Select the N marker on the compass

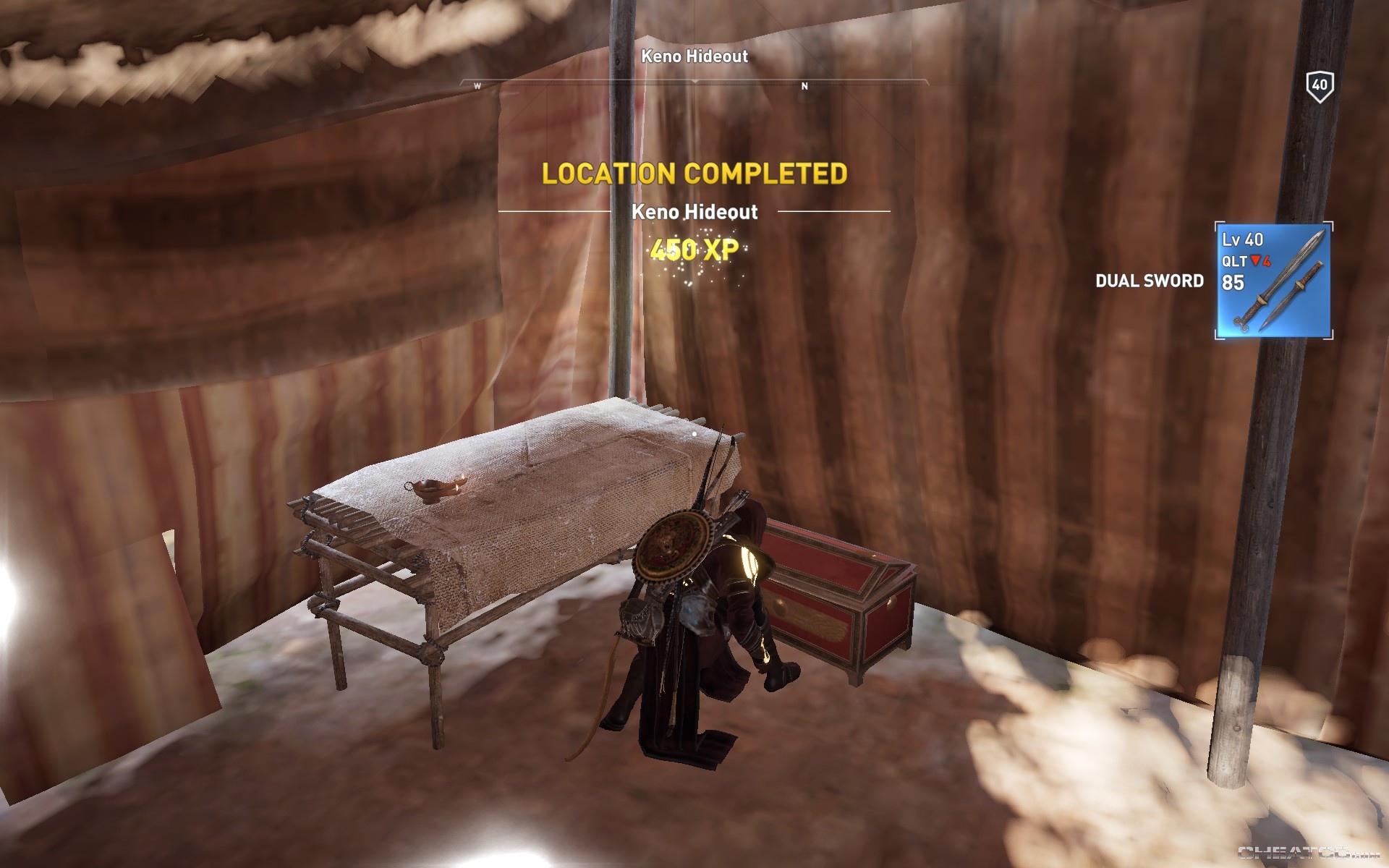803,85
